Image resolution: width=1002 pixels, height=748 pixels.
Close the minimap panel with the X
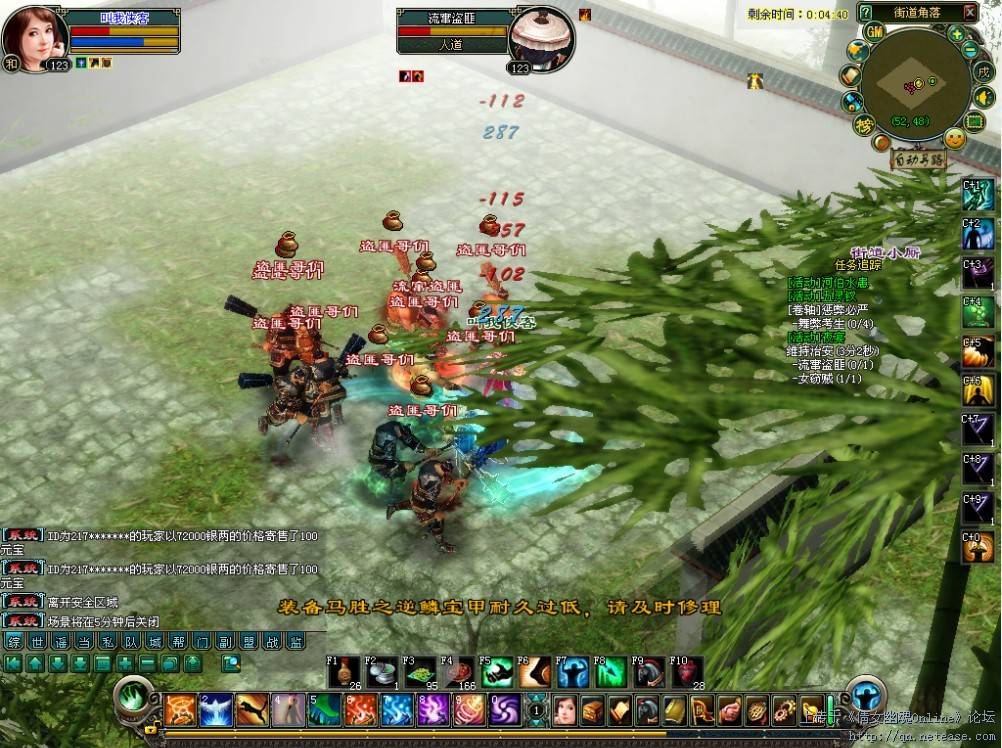tap(969, 12)
